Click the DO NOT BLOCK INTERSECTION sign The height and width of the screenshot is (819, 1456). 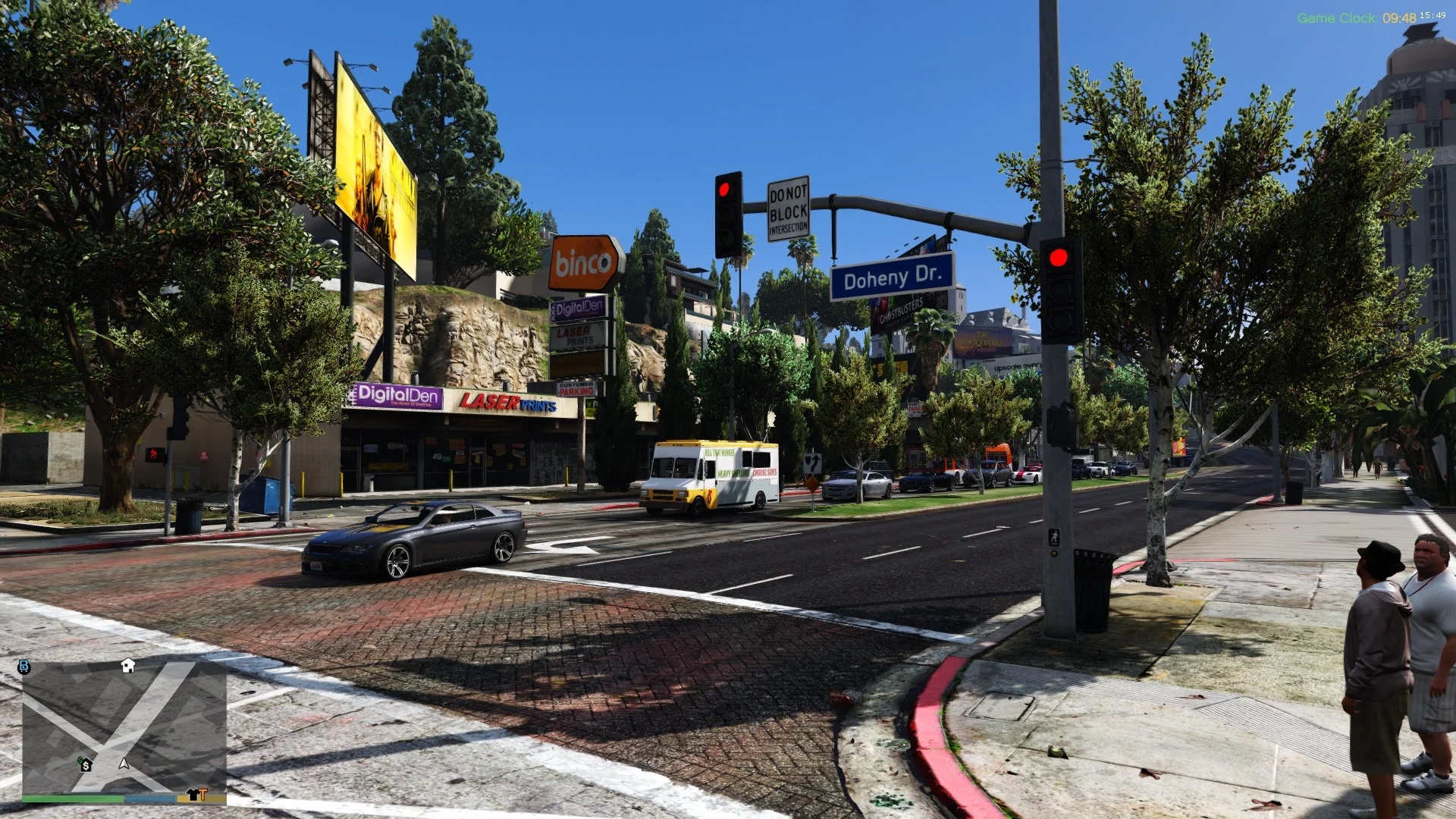(787, 207)
